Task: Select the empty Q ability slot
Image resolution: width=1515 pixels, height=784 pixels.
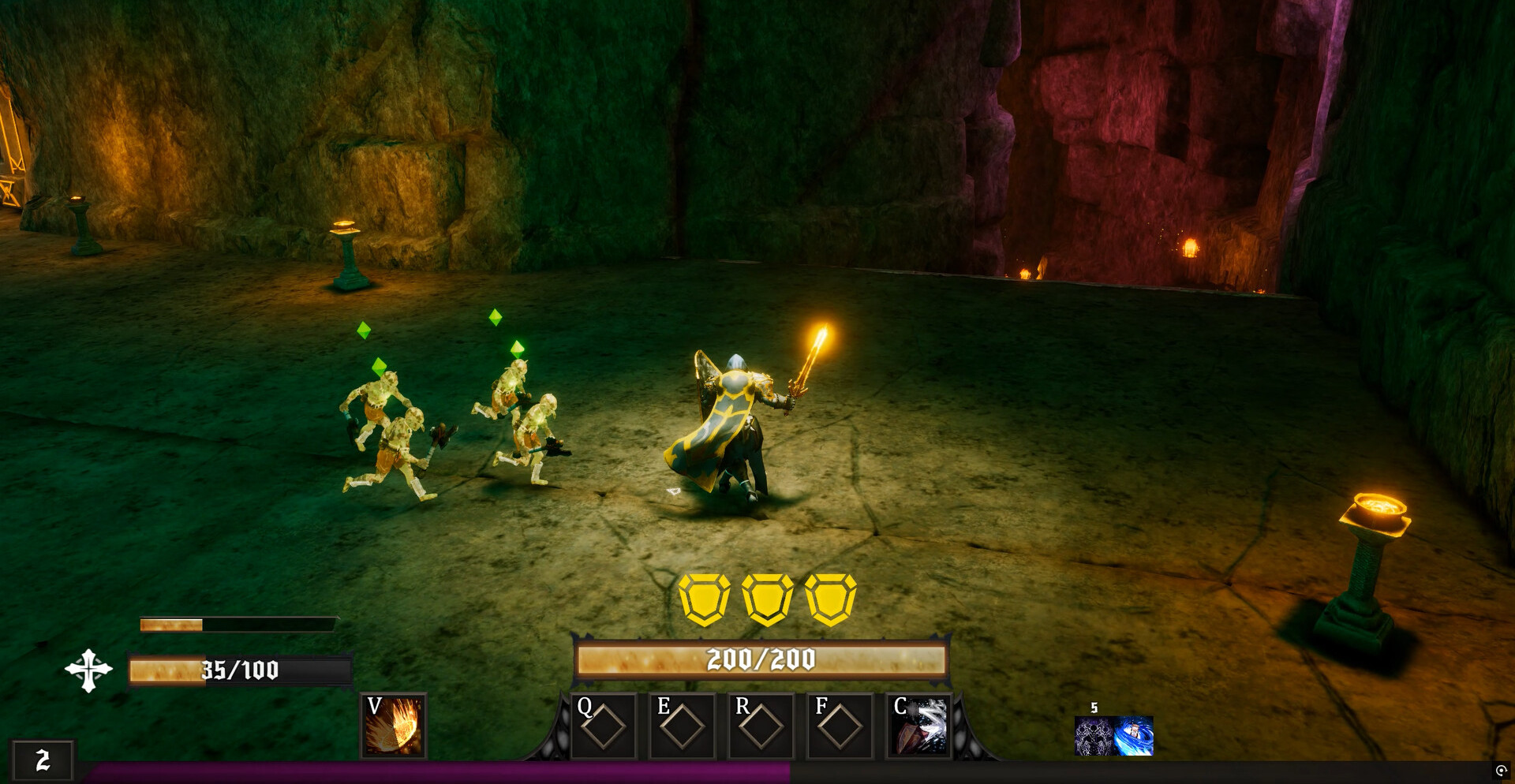Action: [604, 726]
